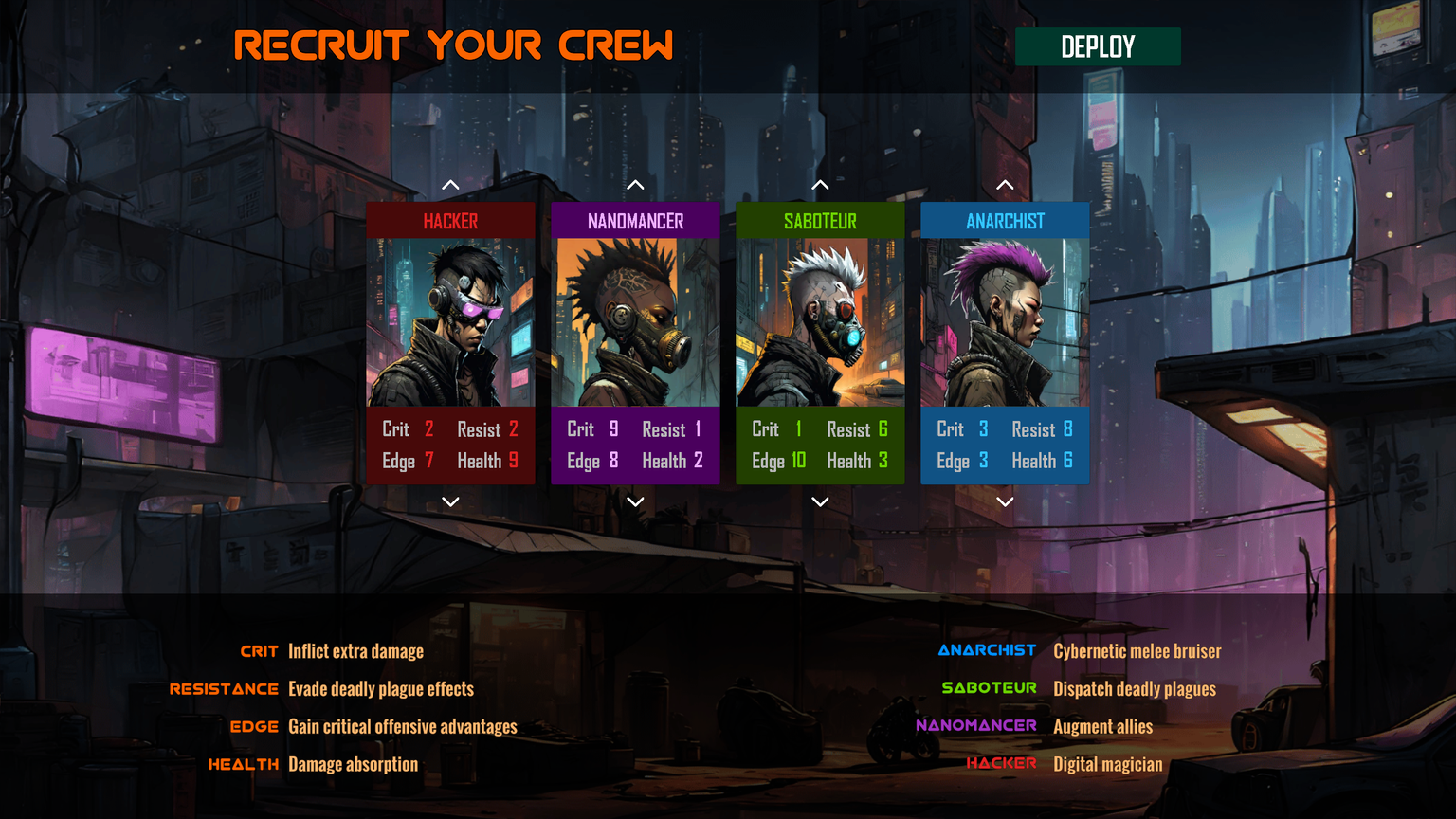Click the up arrow above Saboteur

820,185
